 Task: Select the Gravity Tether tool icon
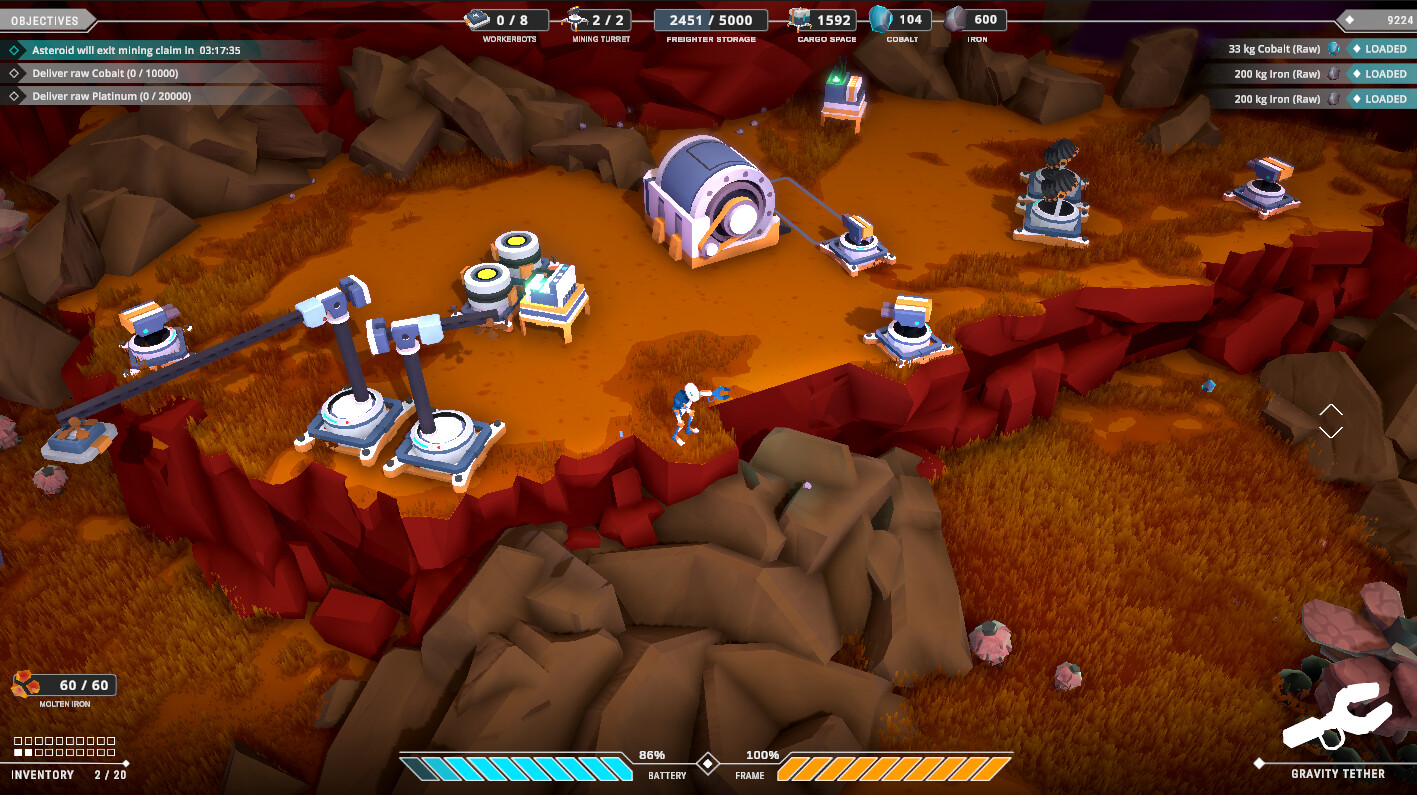point(1336,716)
